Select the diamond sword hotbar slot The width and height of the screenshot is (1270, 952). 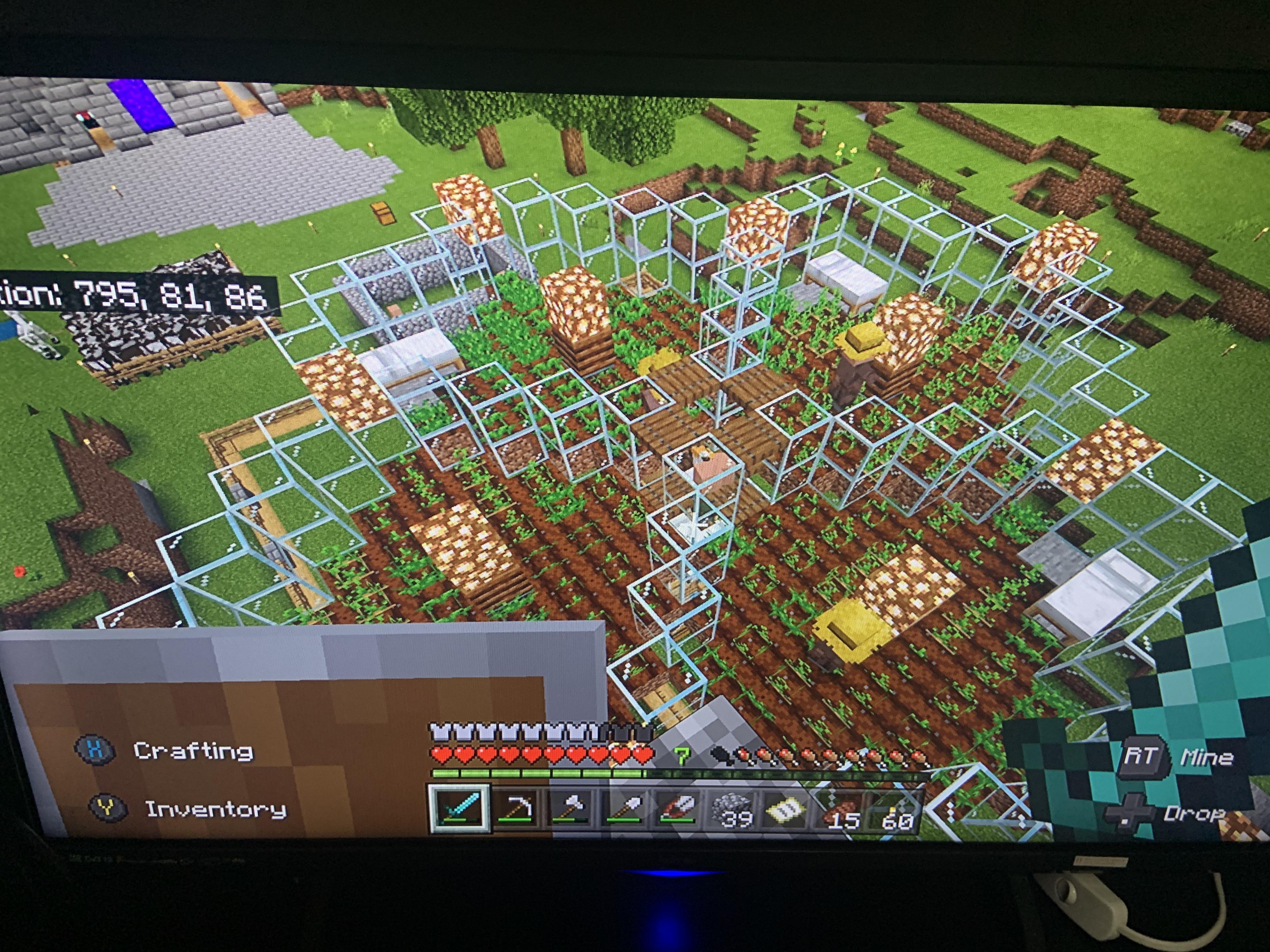coord(459,809)
